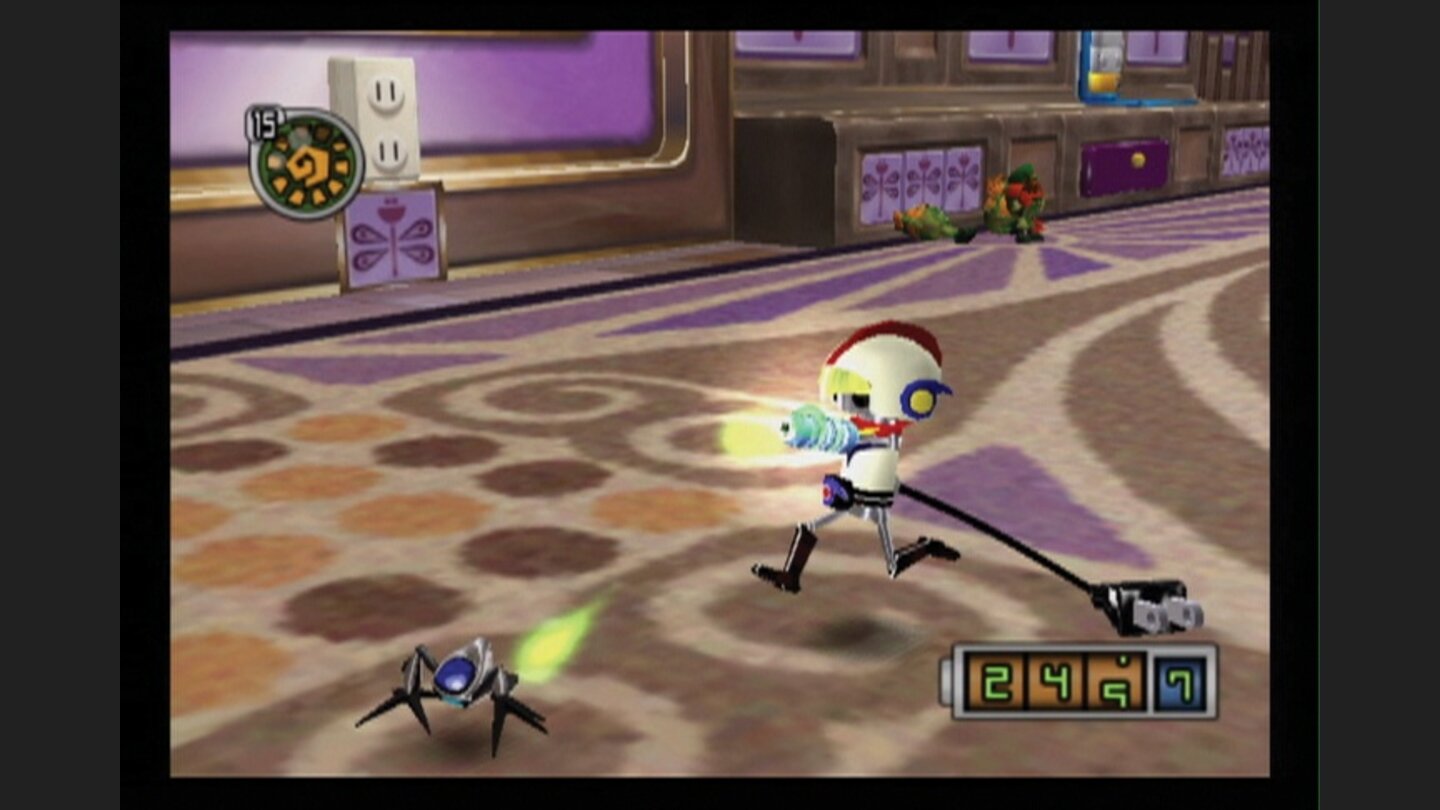Click the yellow round knob on the purple drawer
The width and height of the screenshot is (1440, 810).
[1138, 159]
